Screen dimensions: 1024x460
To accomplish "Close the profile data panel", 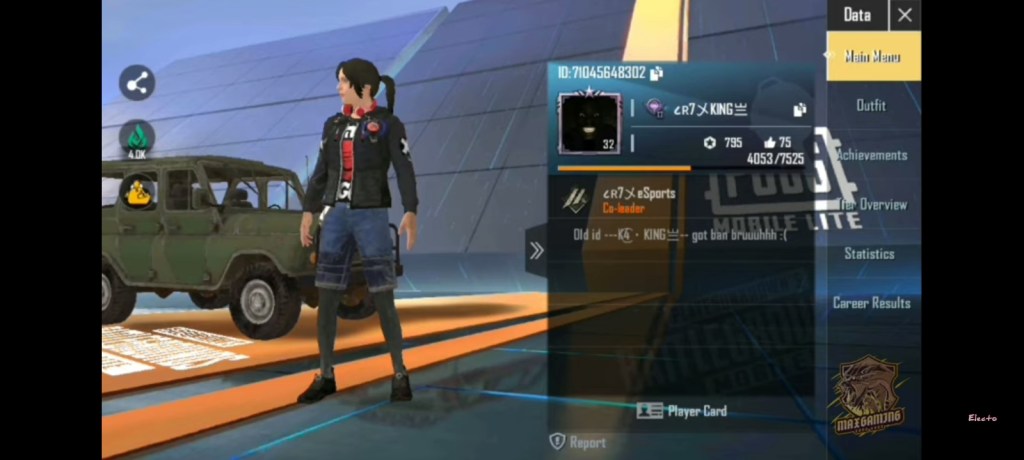I will (x=905, y=15).
